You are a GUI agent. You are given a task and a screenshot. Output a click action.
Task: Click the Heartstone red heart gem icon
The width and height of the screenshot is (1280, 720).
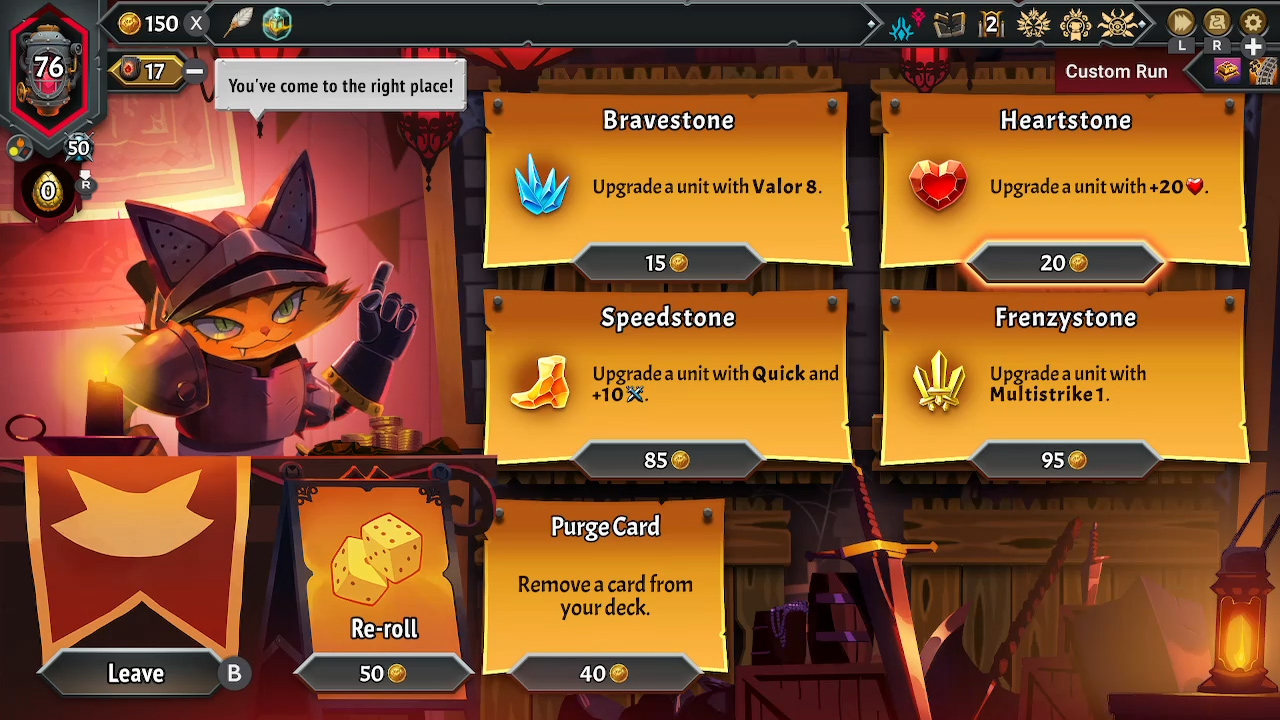940,185
